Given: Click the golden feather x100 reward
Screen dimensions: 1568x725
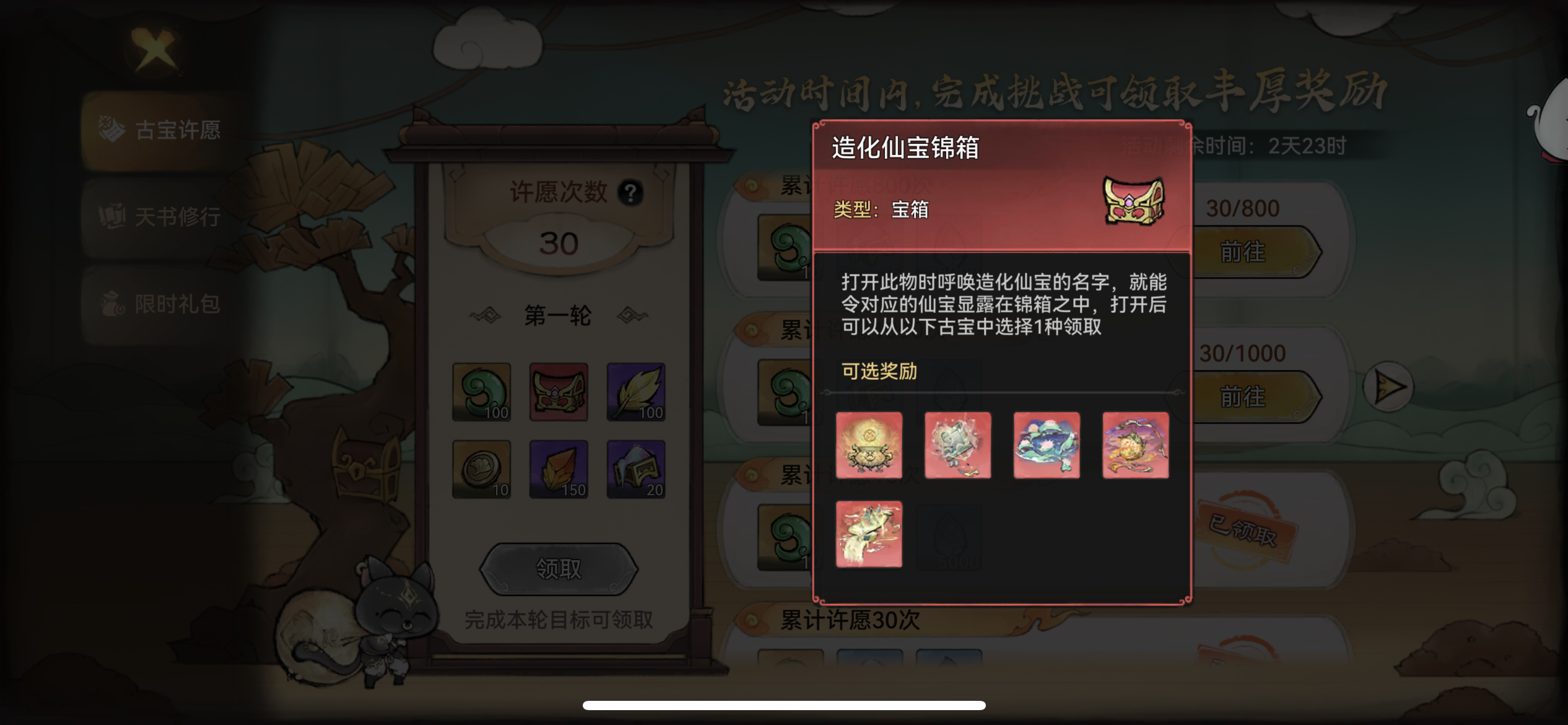Looking at the screenshot, I should 635,392.
